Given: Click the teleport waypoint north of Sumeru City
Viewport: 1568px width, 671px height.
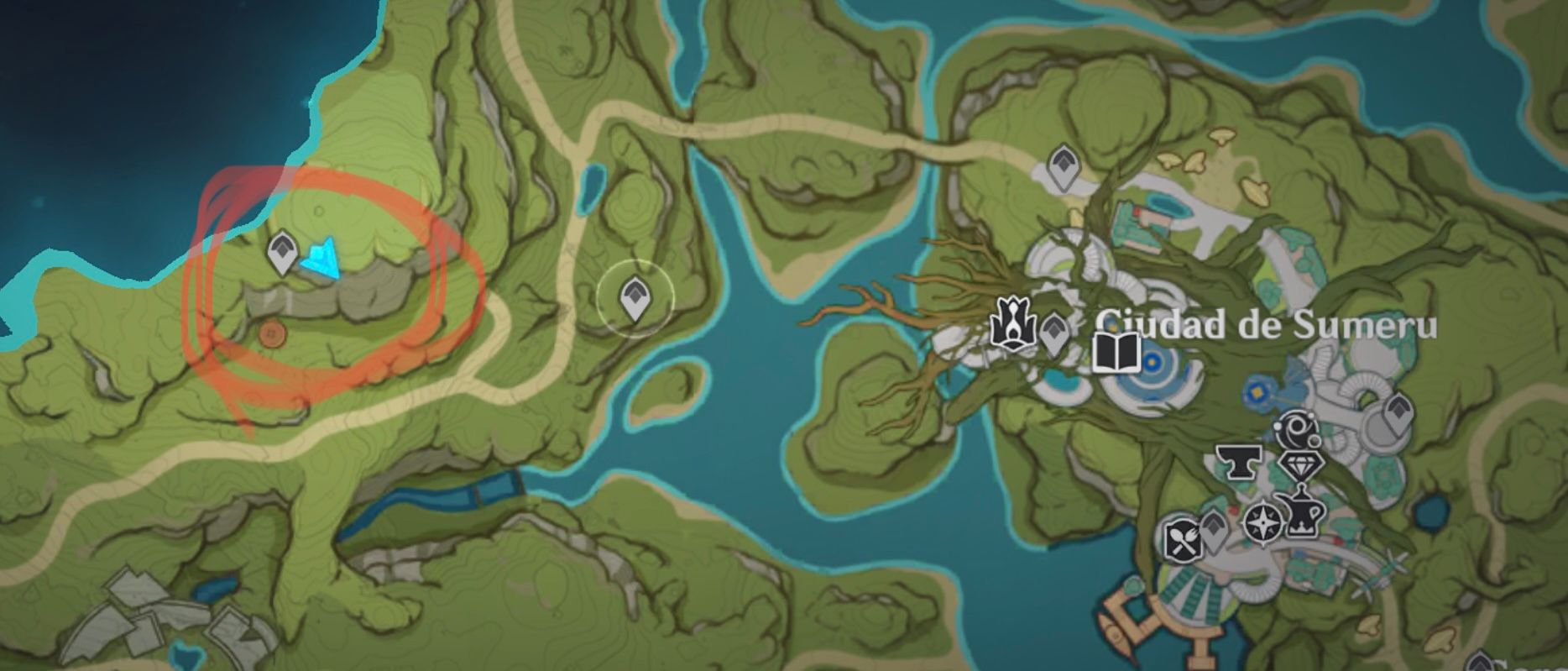Looking at the screenshot, I should coord(1063,165).
